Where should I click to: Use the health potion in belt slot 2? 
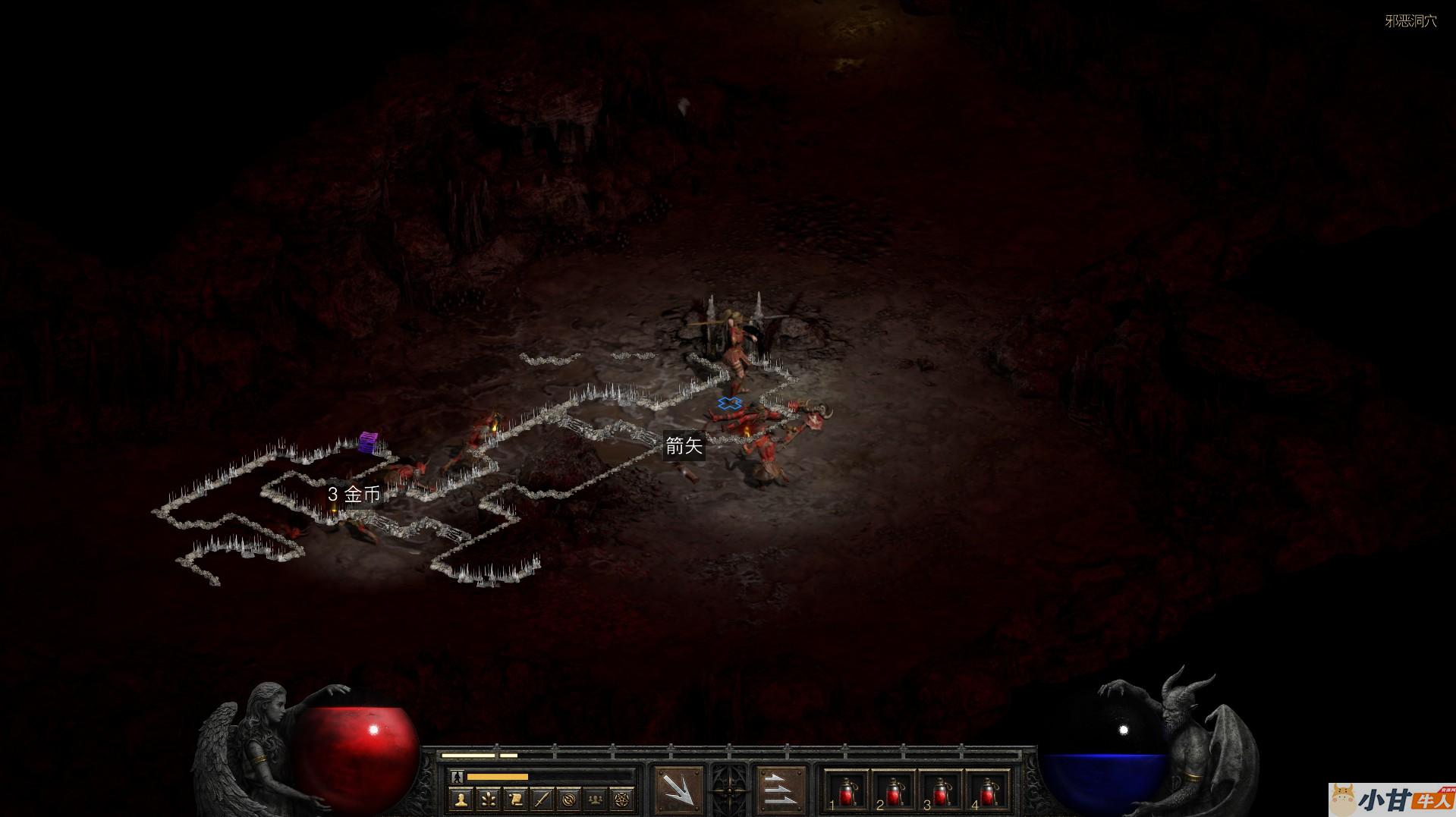(893, 791)
